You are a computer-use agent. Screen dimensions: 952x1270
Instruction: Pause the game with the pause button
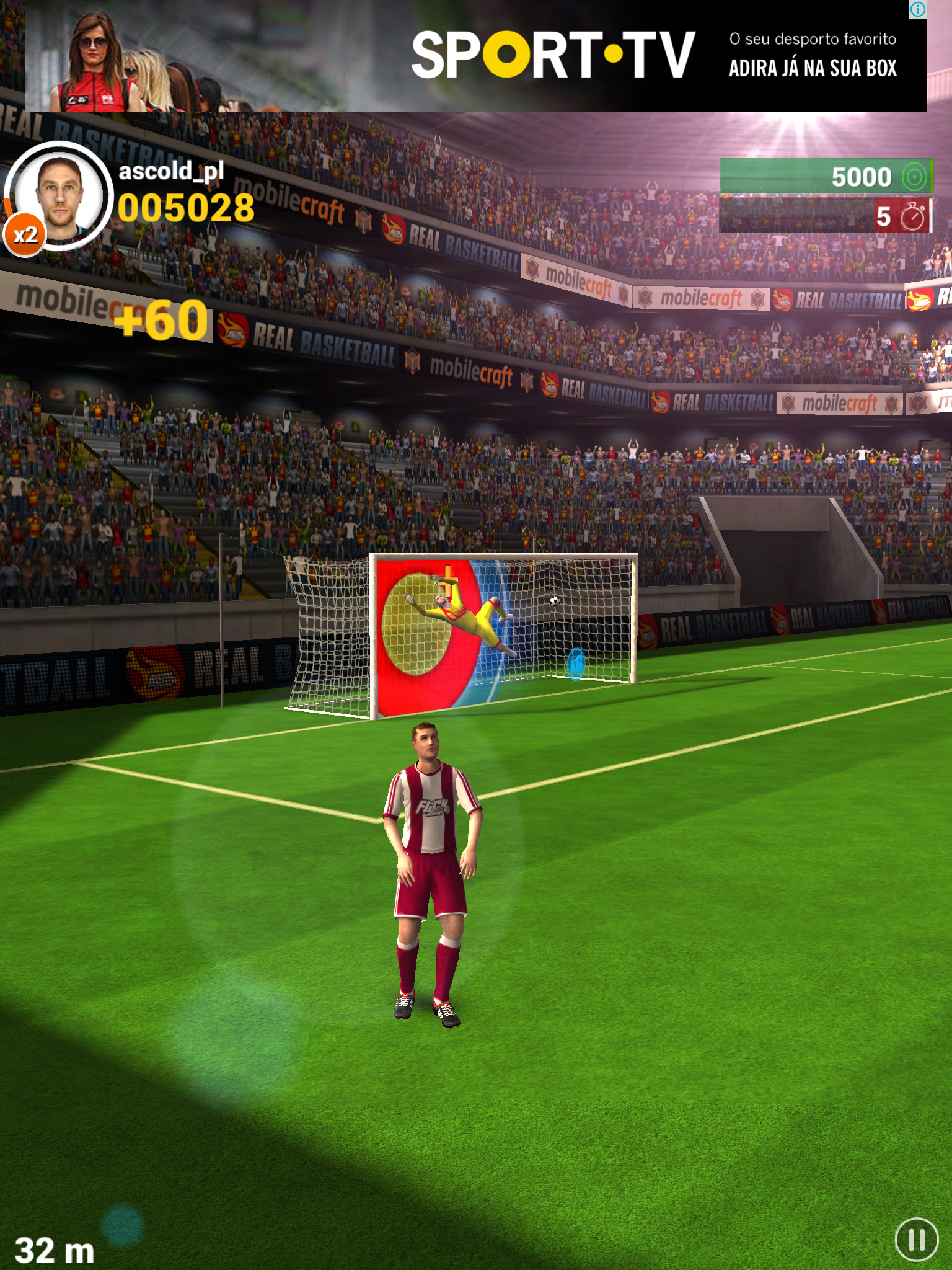917,1240
